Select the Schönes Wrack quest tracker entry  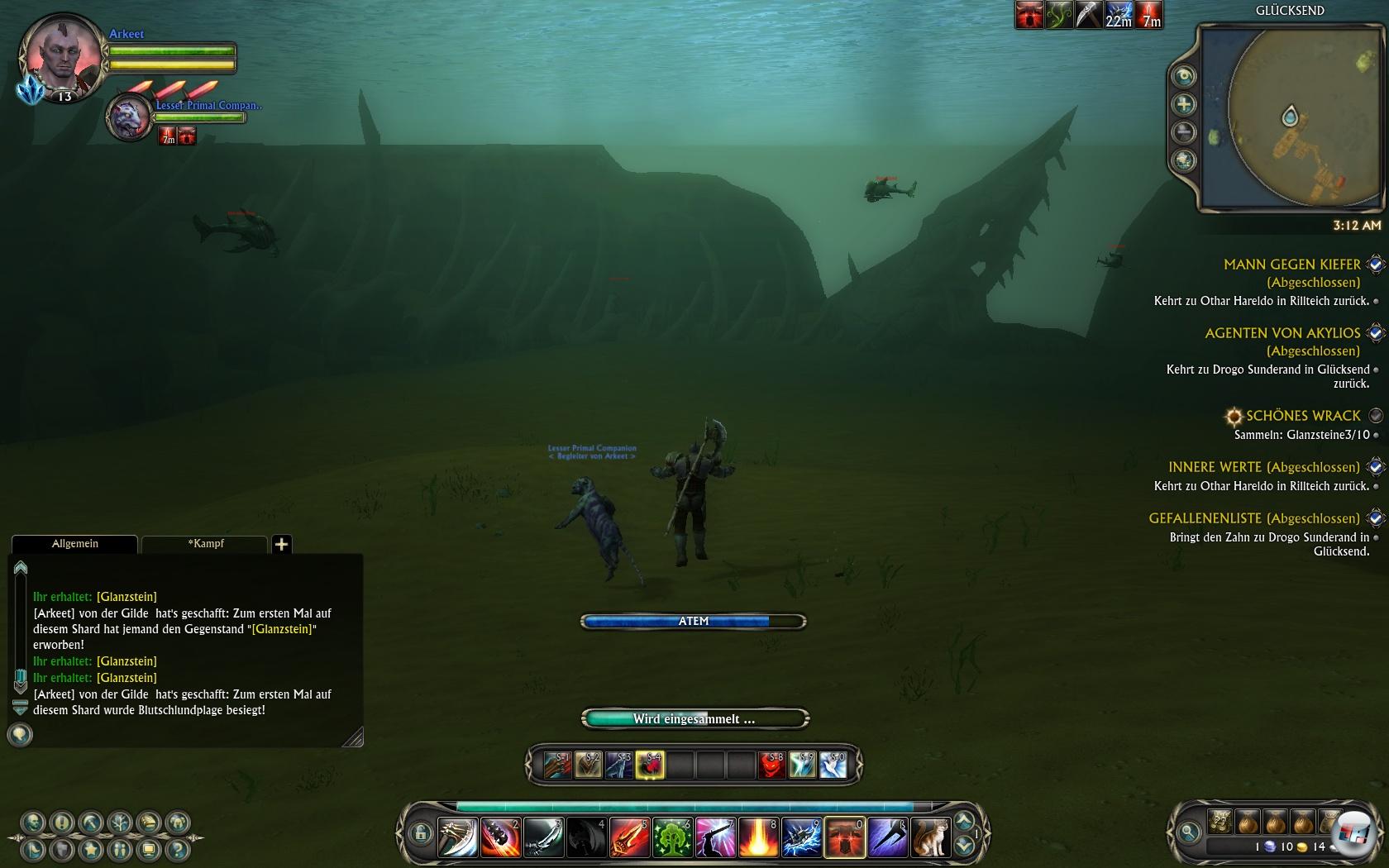point(1302,416)
